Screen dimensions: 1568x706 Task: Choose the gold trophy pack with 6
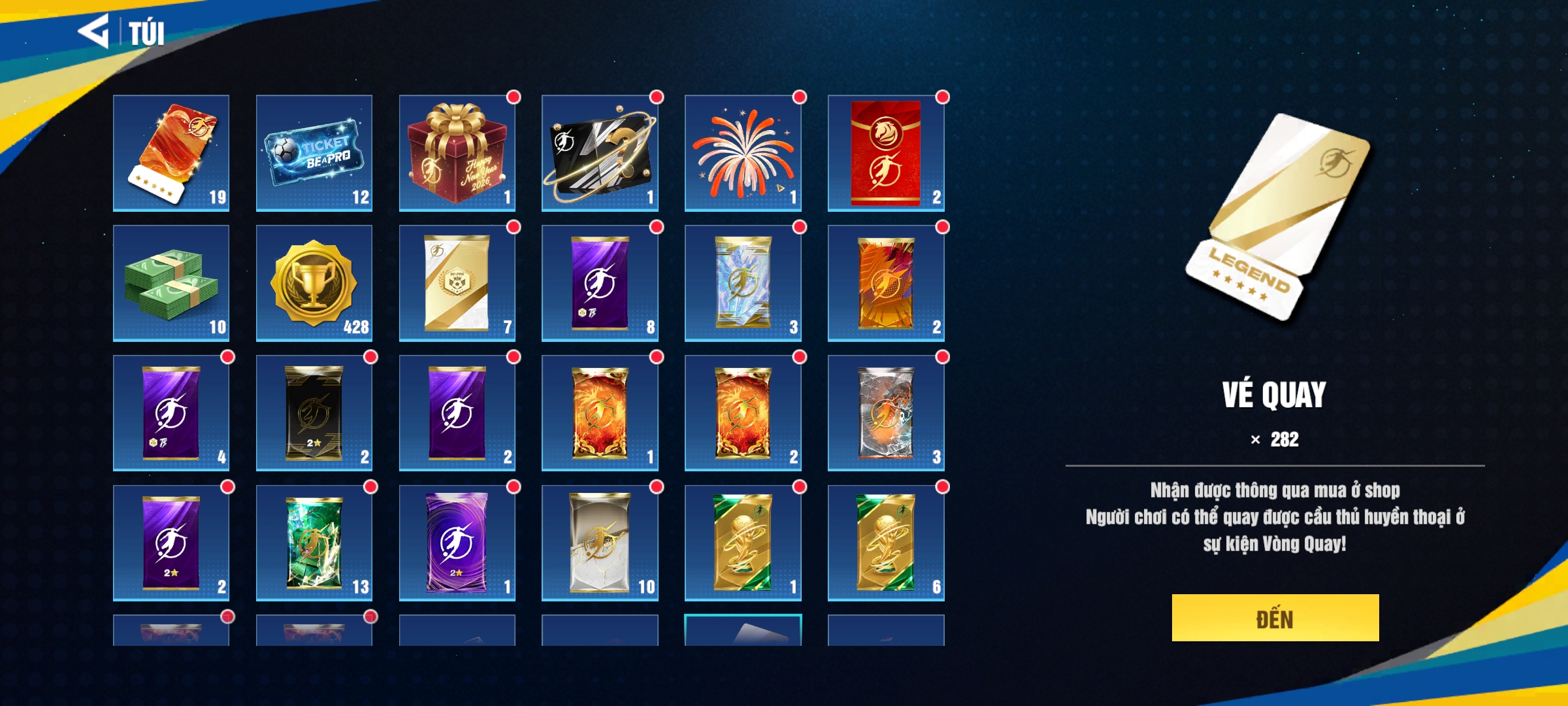[886, 543]
